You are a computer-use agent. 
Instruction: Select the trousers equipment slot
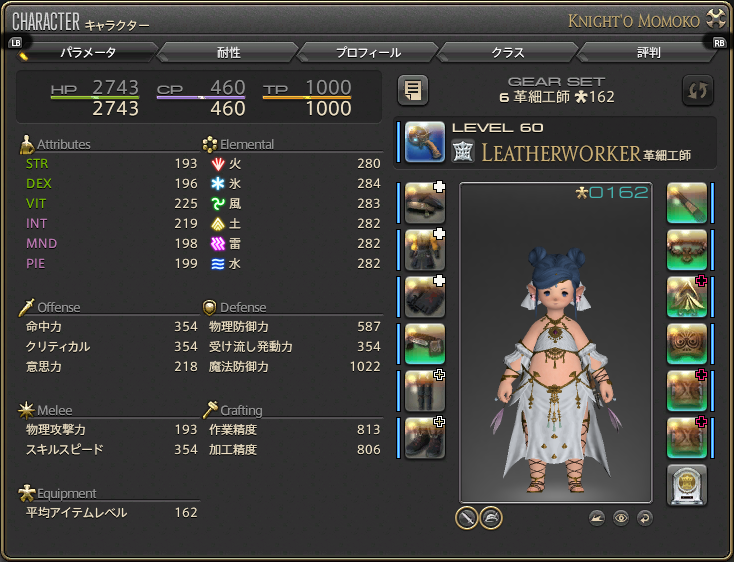(x=425, y=390)
